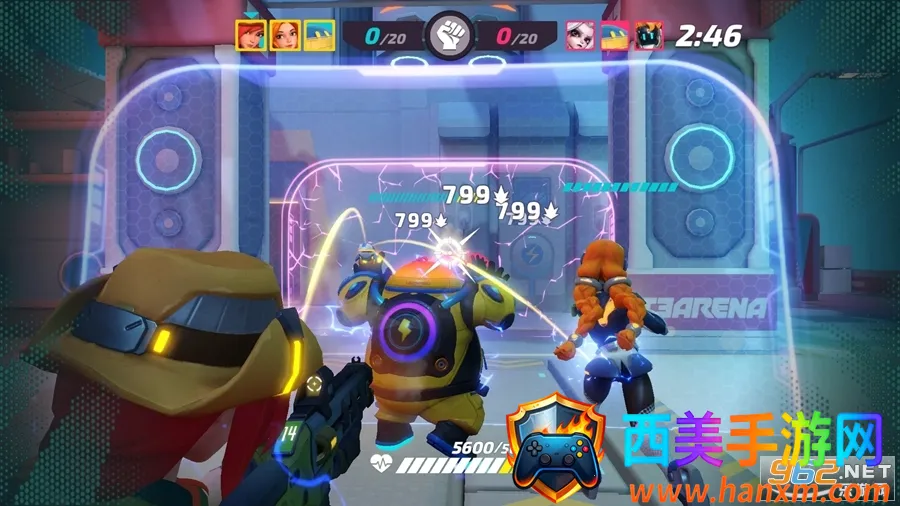Screen dimensions: 900x506
Task: Click the fist mode icon between scores
Action: (449, 36)
